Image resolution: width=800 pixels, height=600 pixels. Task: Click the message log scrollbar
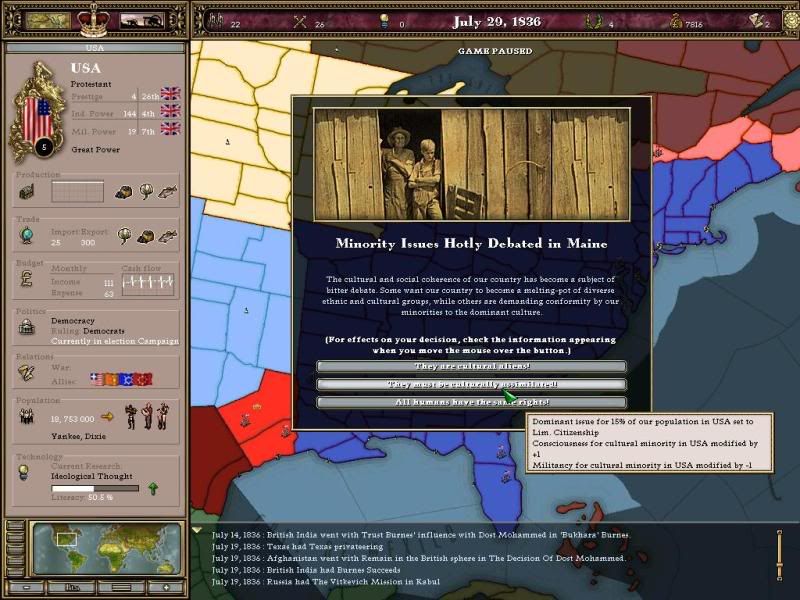[779, 554]
